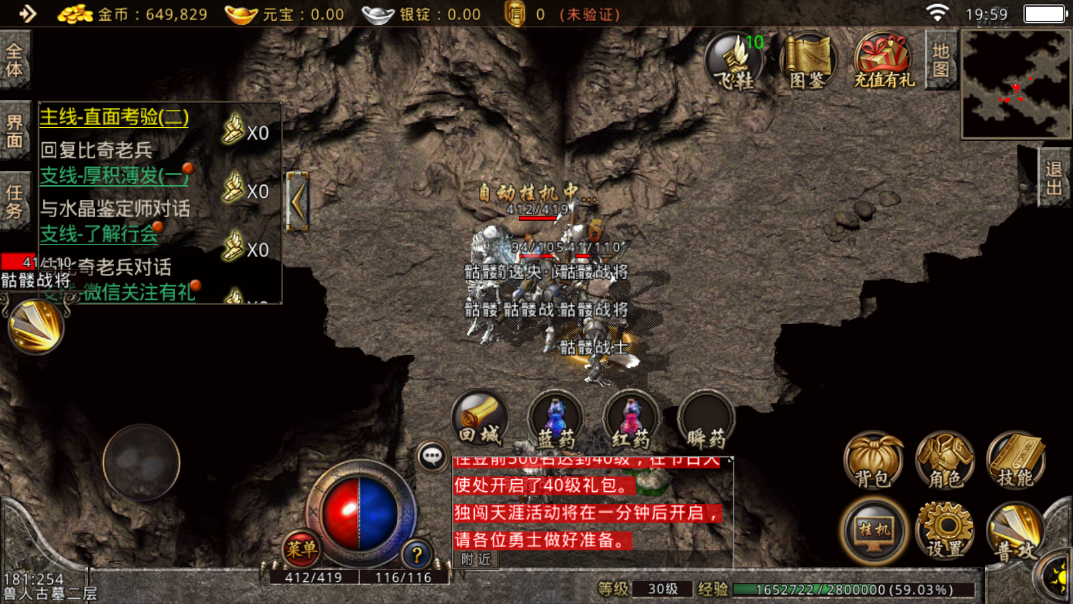The width and height of the screenshot is (1073, 604).
Task: Open the 设置 settings gear
Action: click(x=945, y=529)
